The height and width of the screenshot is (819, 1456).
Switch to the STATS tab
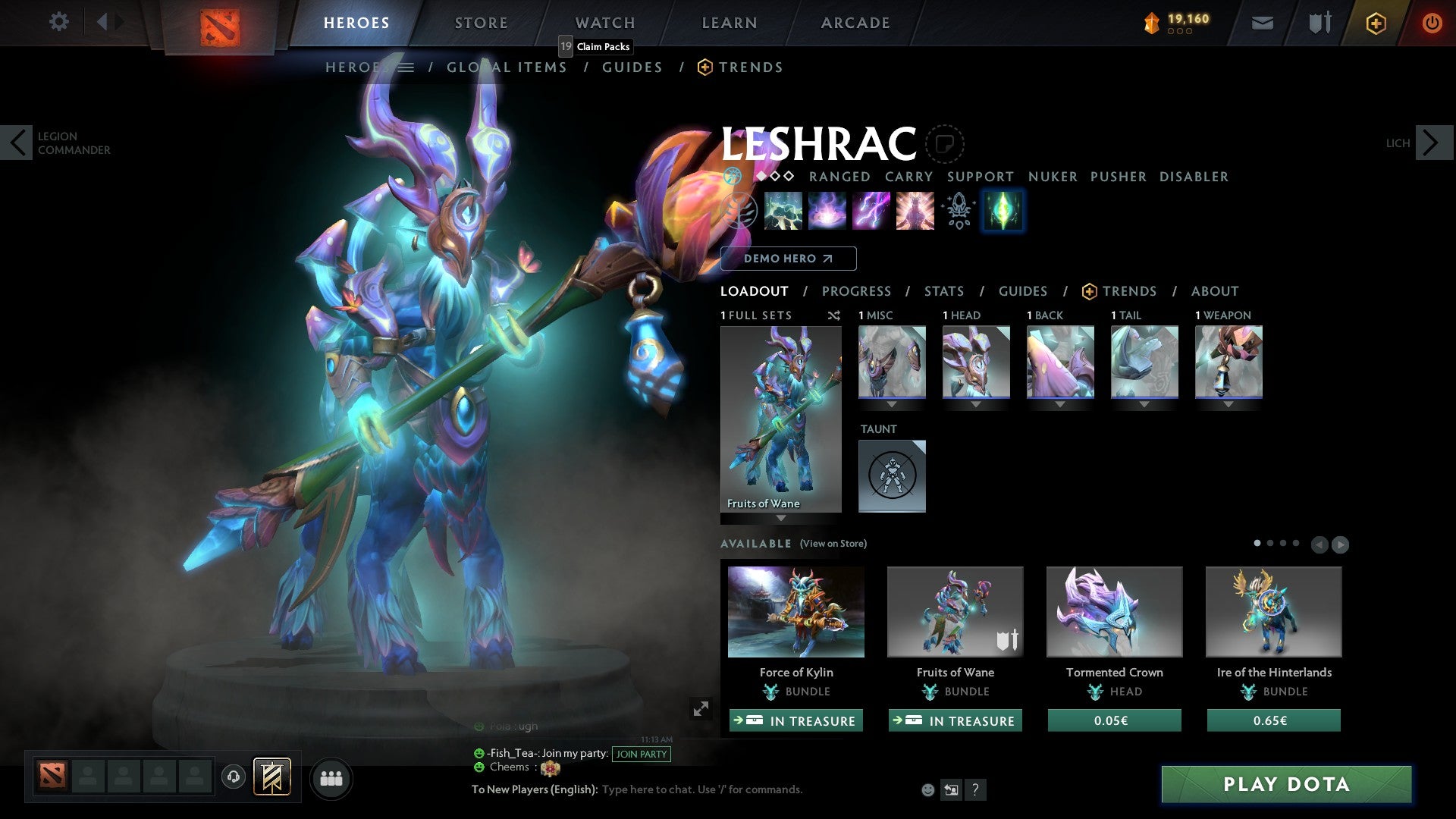[x=943, y=291]
